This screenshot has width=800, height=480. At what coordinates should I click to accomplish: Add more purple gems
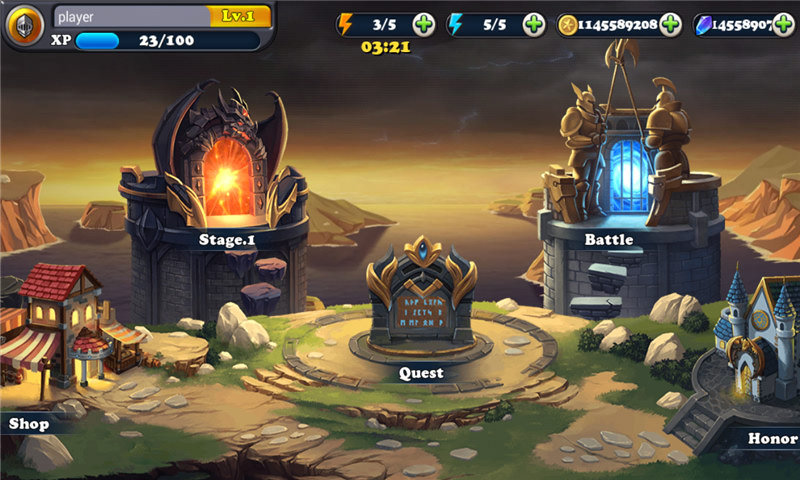(785, 25)
